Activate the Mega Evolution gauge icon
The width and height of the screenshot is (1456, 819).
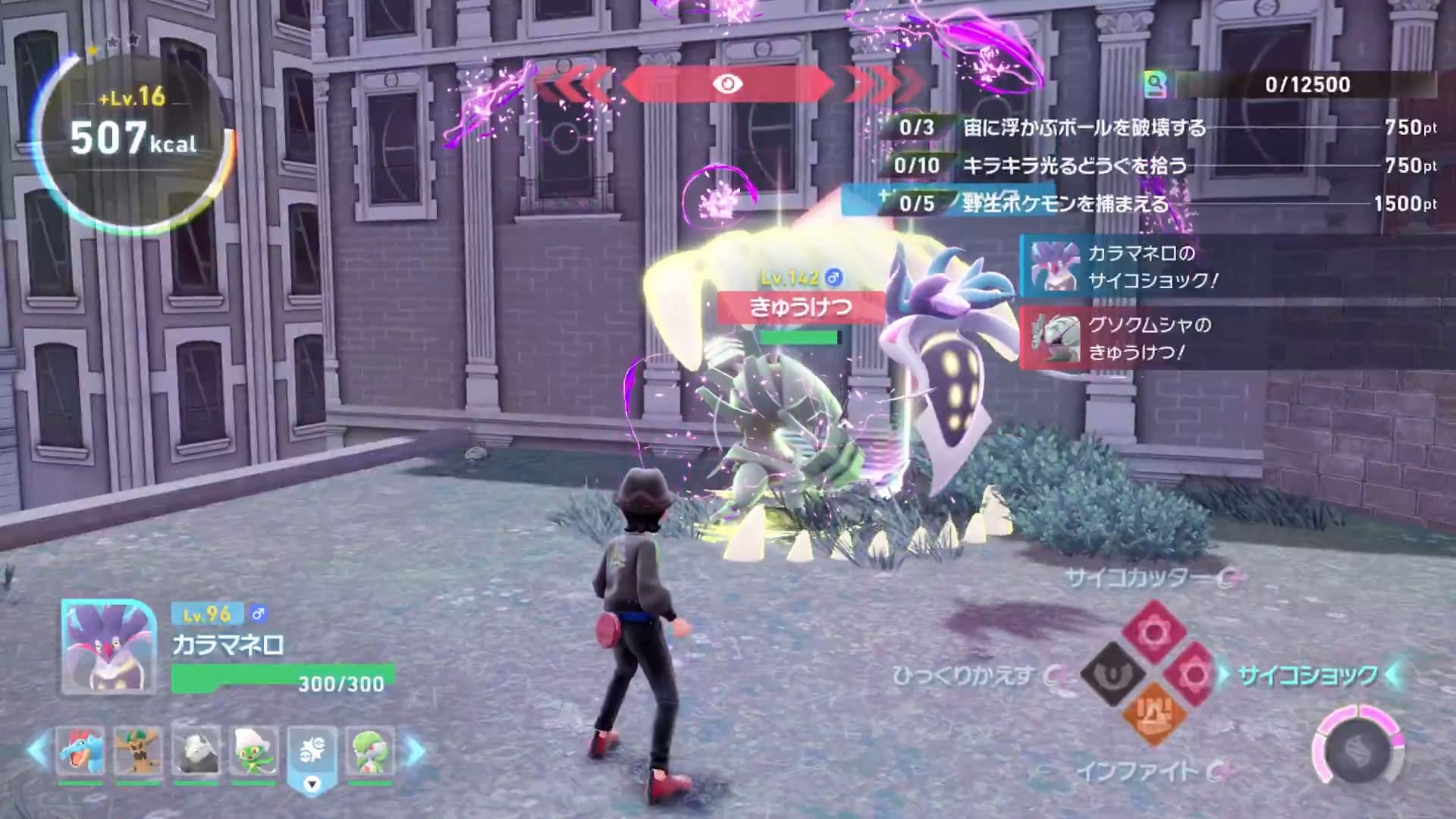pyautogui.click(x=1357, y=751)
